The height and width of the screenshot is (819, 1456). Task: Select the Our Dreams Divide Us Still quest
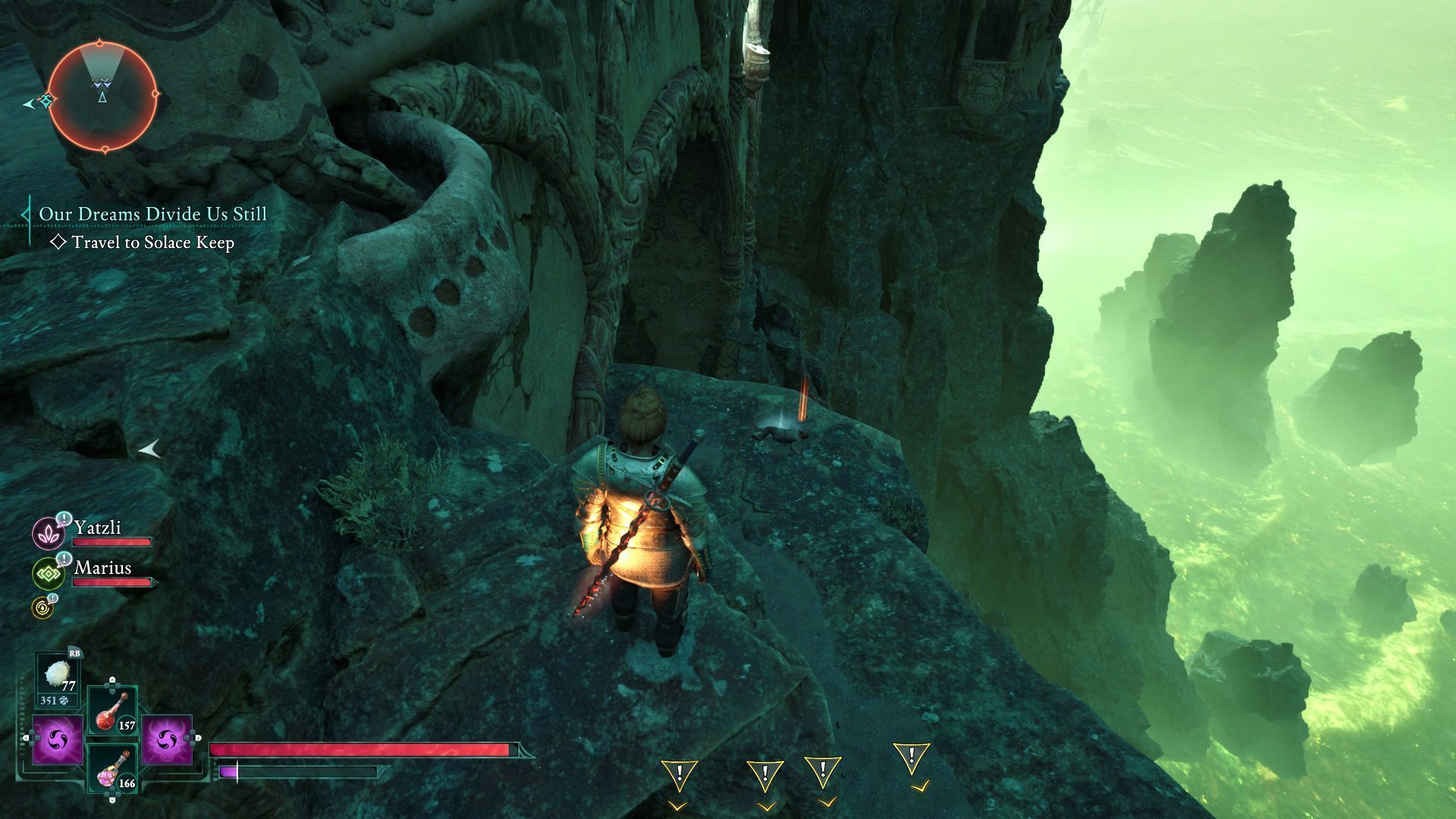coord(153,214)
